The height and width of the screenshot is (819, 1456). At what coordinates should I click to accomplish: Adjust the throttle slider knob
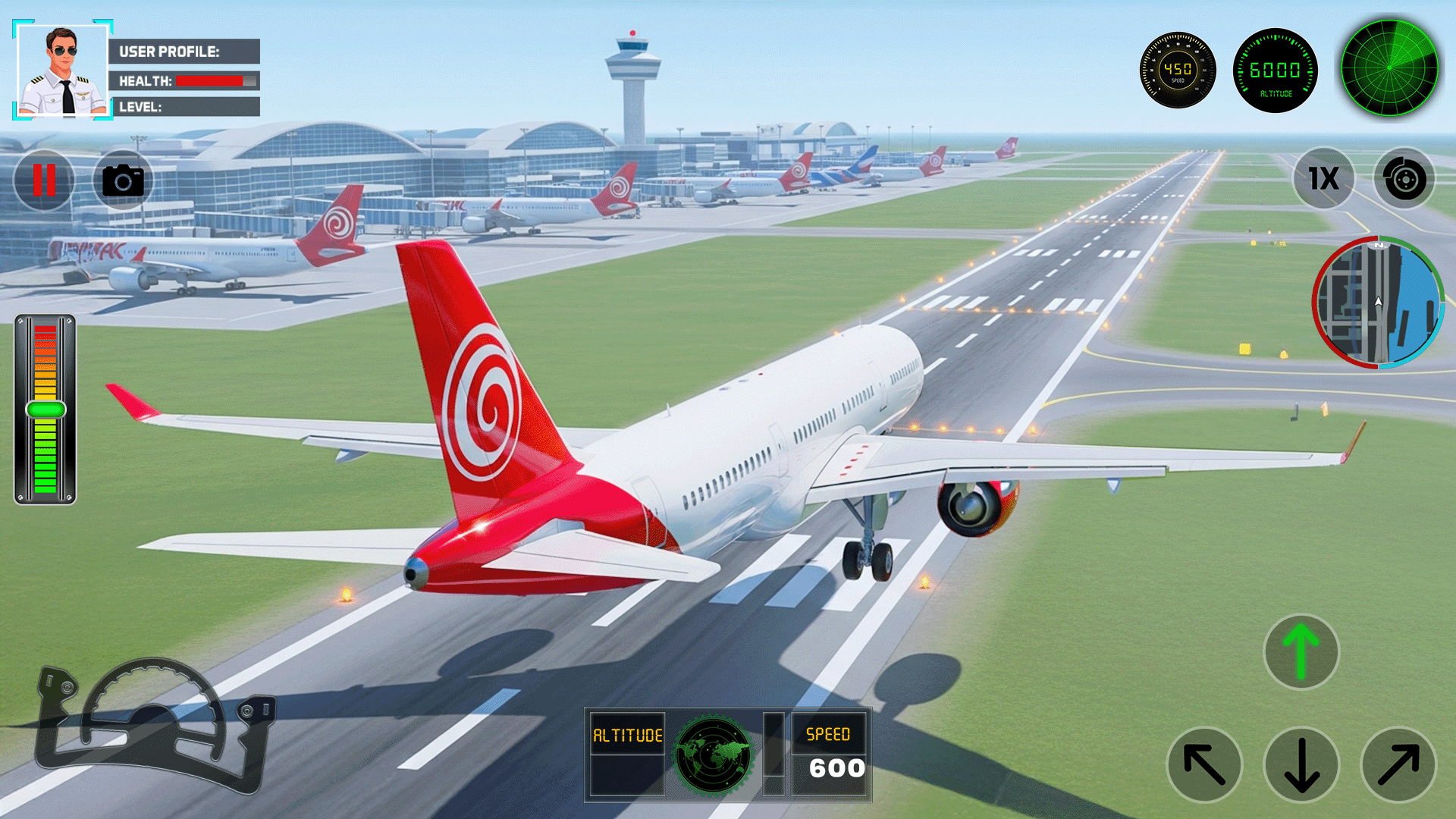(44, 408)
